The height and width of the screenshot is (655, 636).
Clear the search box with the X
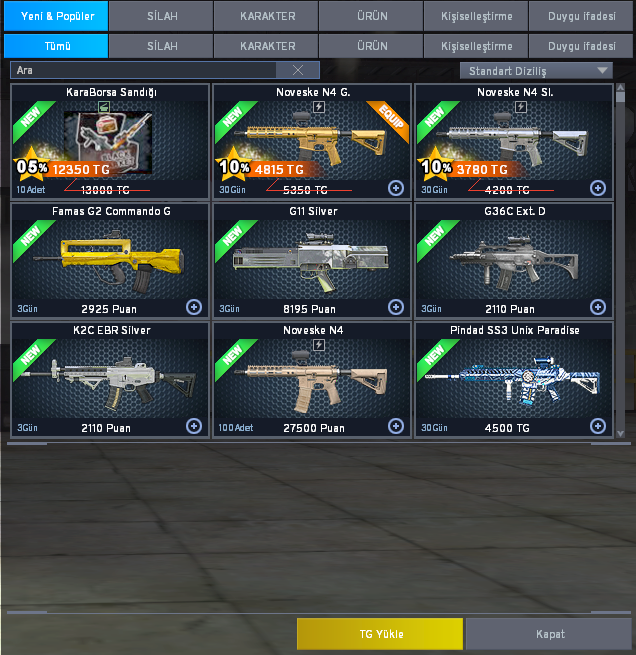[297, 70]
